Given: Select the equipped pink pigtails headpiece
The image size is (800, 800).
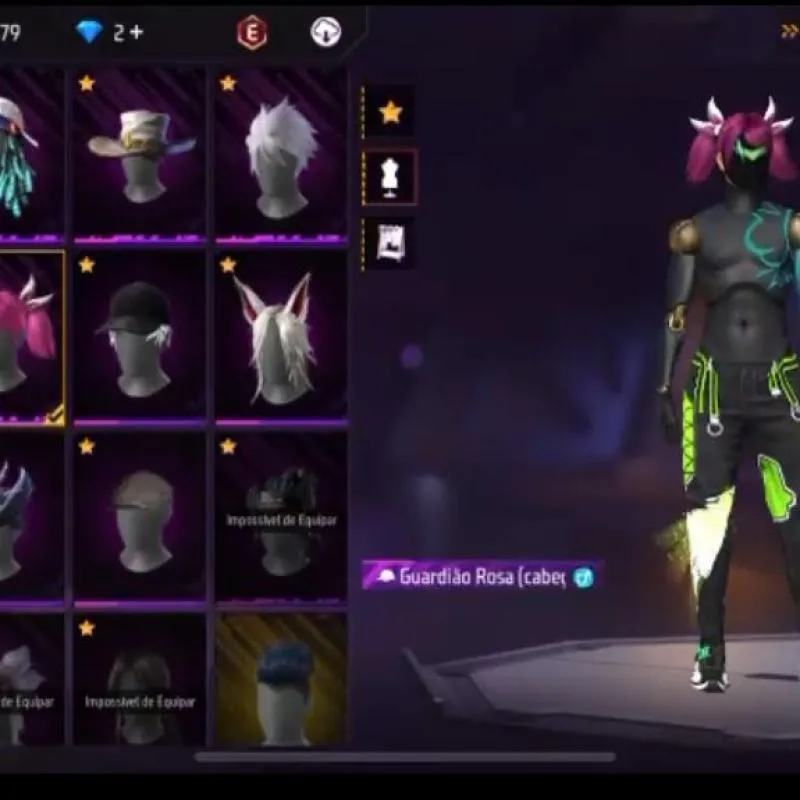Looking at the screenshot, I should pos(30,337).
